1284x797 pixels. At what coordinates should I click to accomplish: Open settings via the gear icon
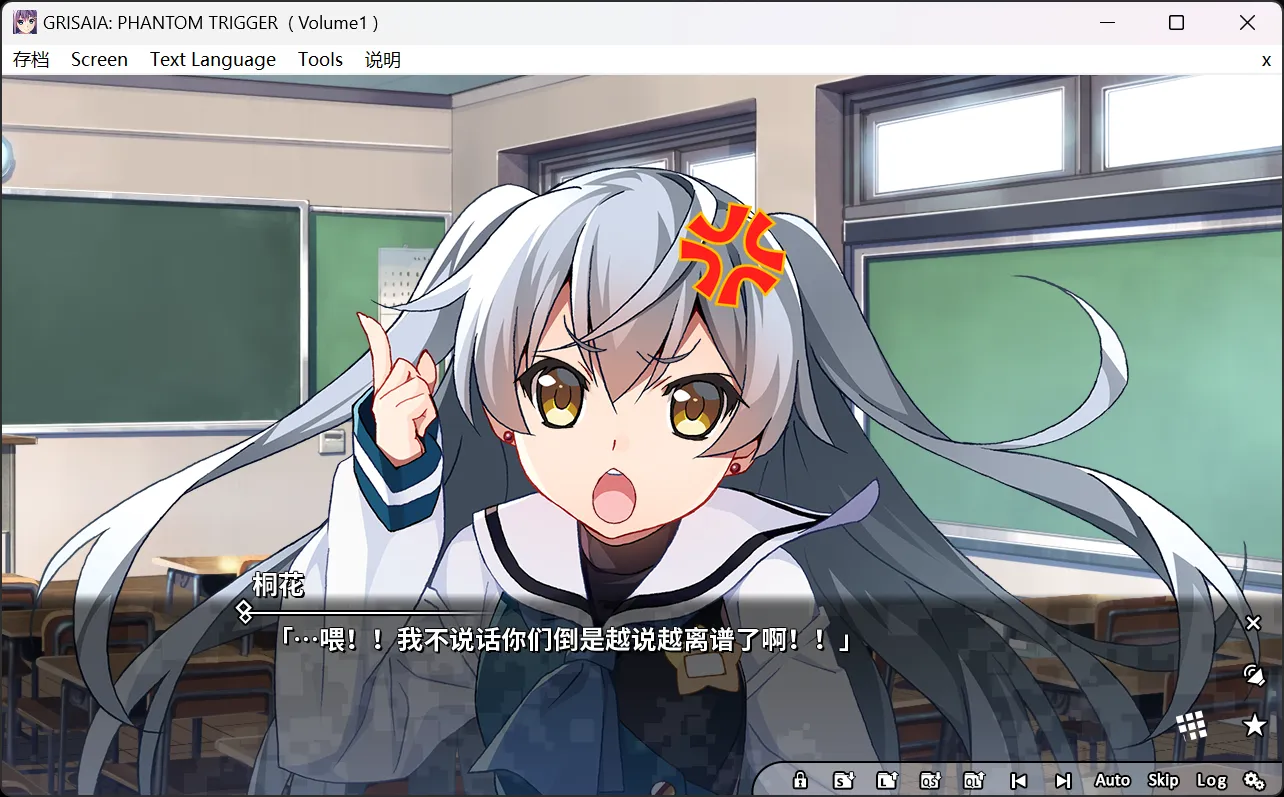point(1254,781)
